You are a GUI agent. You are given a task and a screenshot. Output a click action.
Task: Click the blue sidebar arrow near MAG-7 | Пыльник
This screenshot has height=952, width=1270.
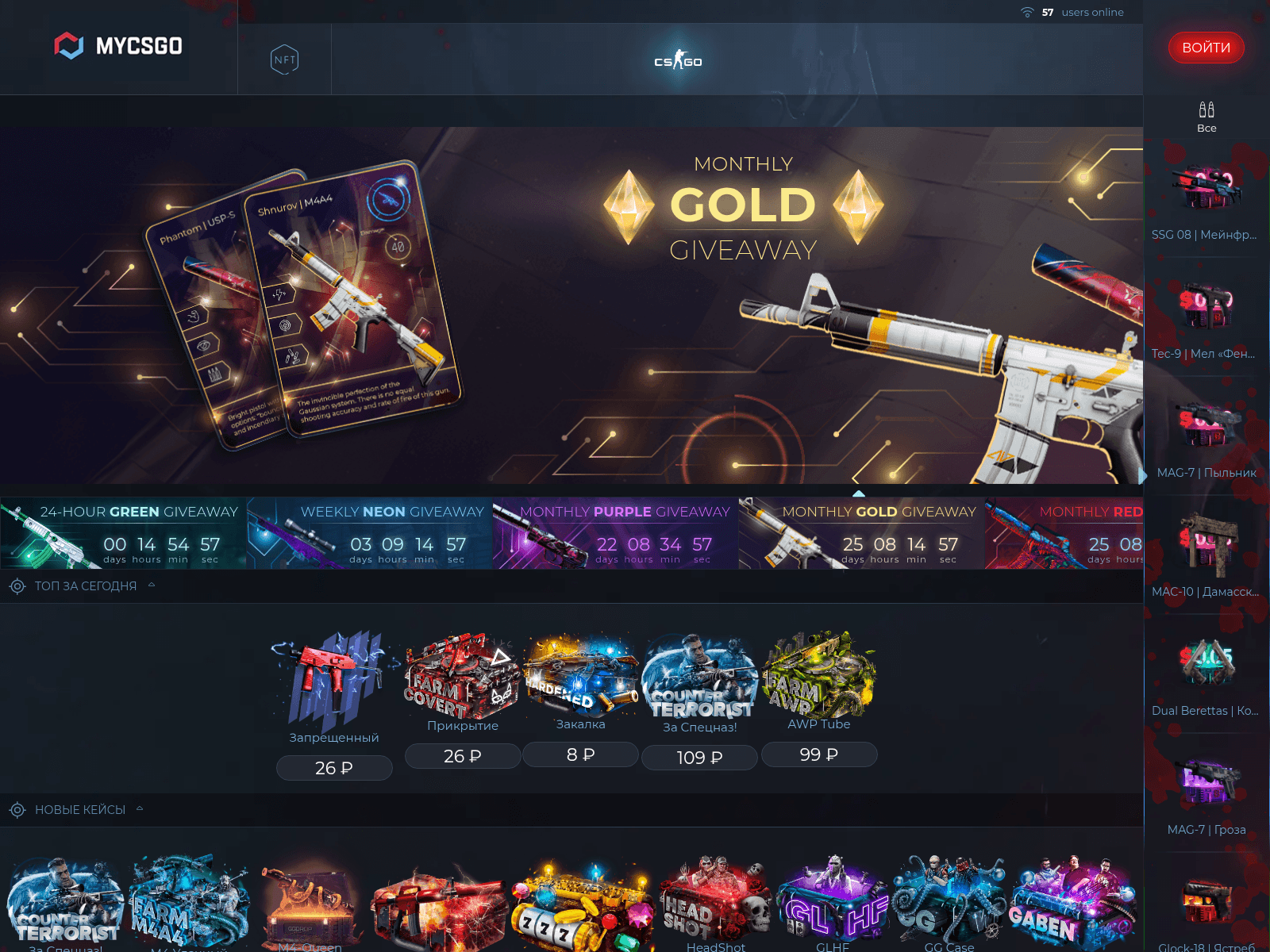(x=1142, y=475)
